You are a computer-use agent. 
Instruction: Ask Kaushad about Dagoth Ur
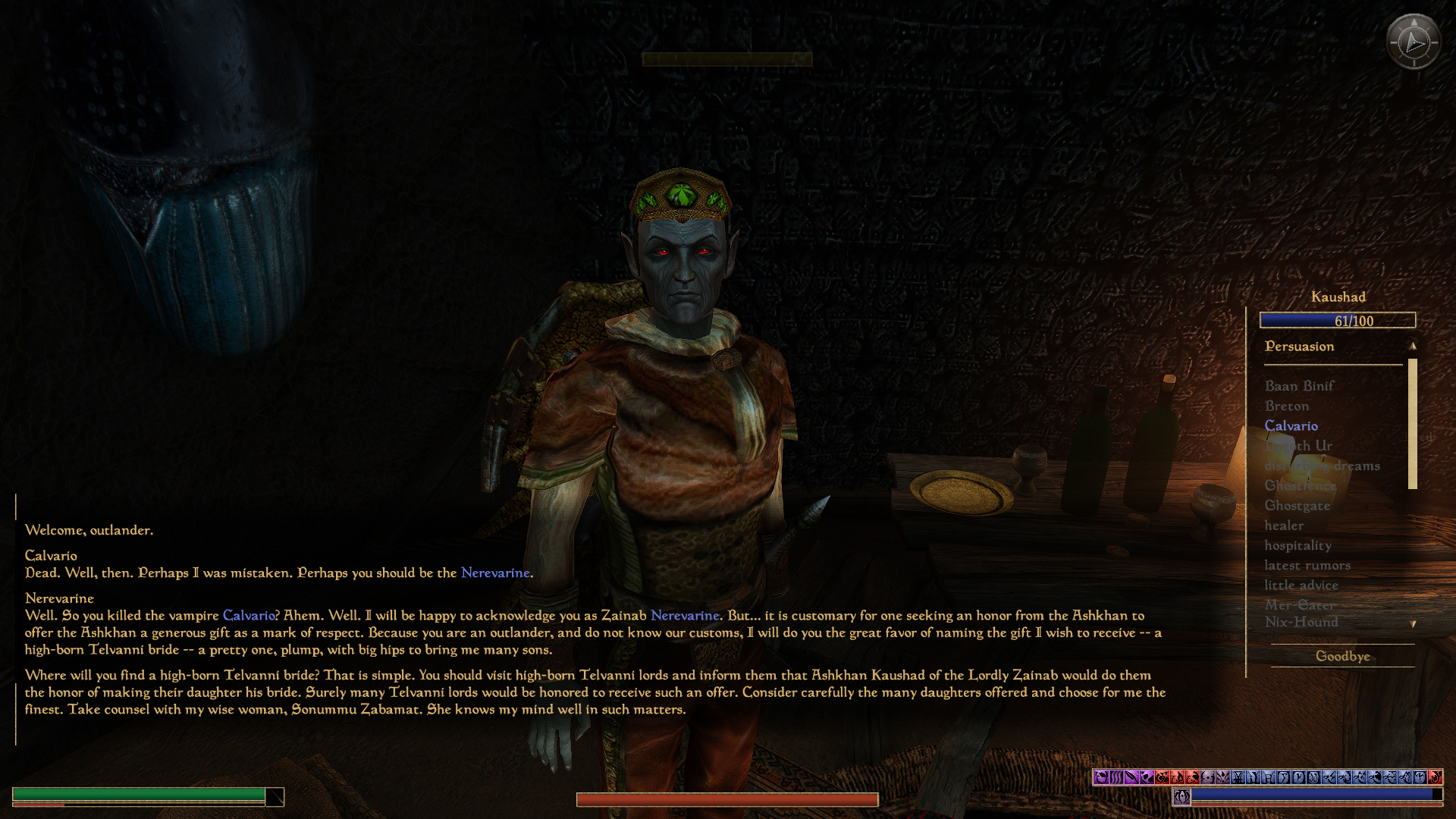[1299, 446]
